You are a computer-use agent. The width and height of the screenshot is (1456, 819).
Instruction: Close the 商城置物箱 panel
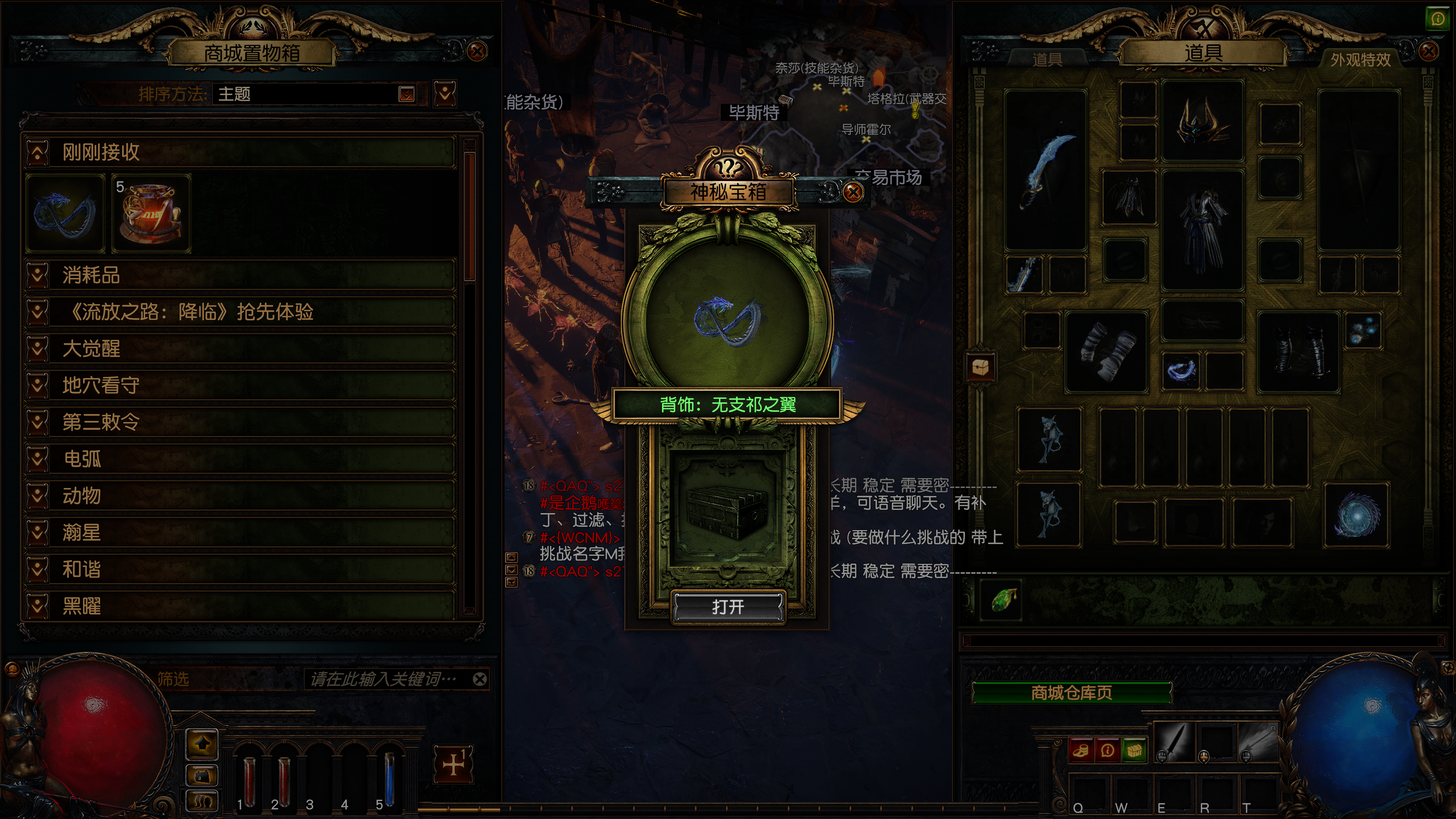[477, 52]
